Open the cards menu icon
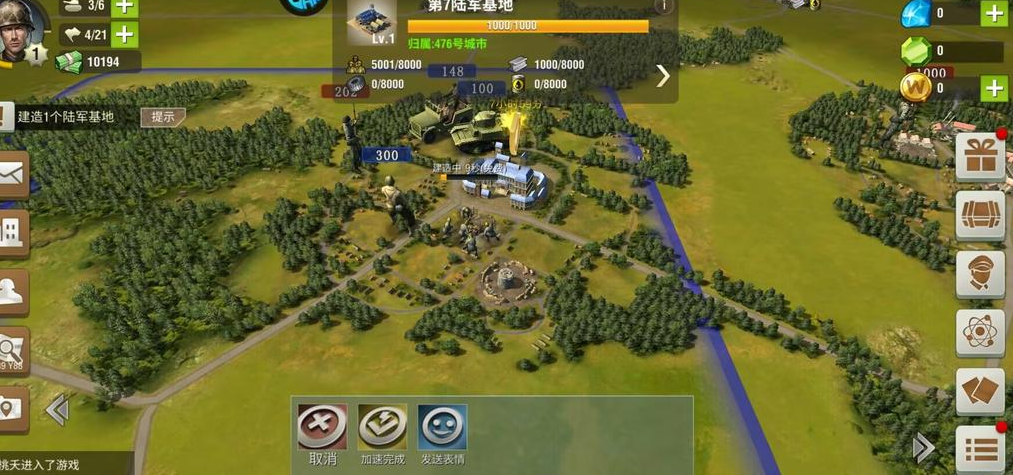 [980, 391]
